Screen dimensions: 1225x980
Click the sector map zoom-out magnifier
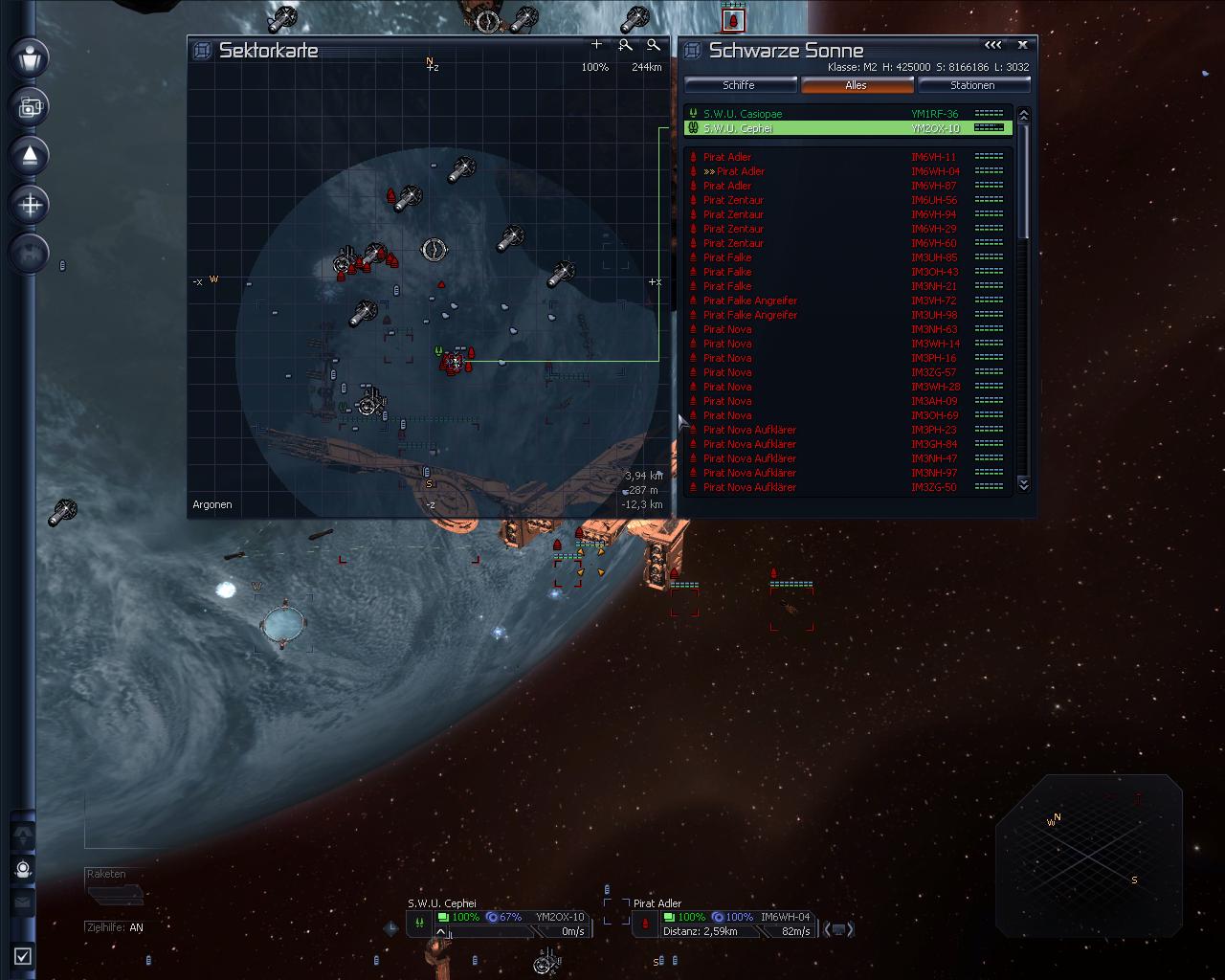(654, 44)
